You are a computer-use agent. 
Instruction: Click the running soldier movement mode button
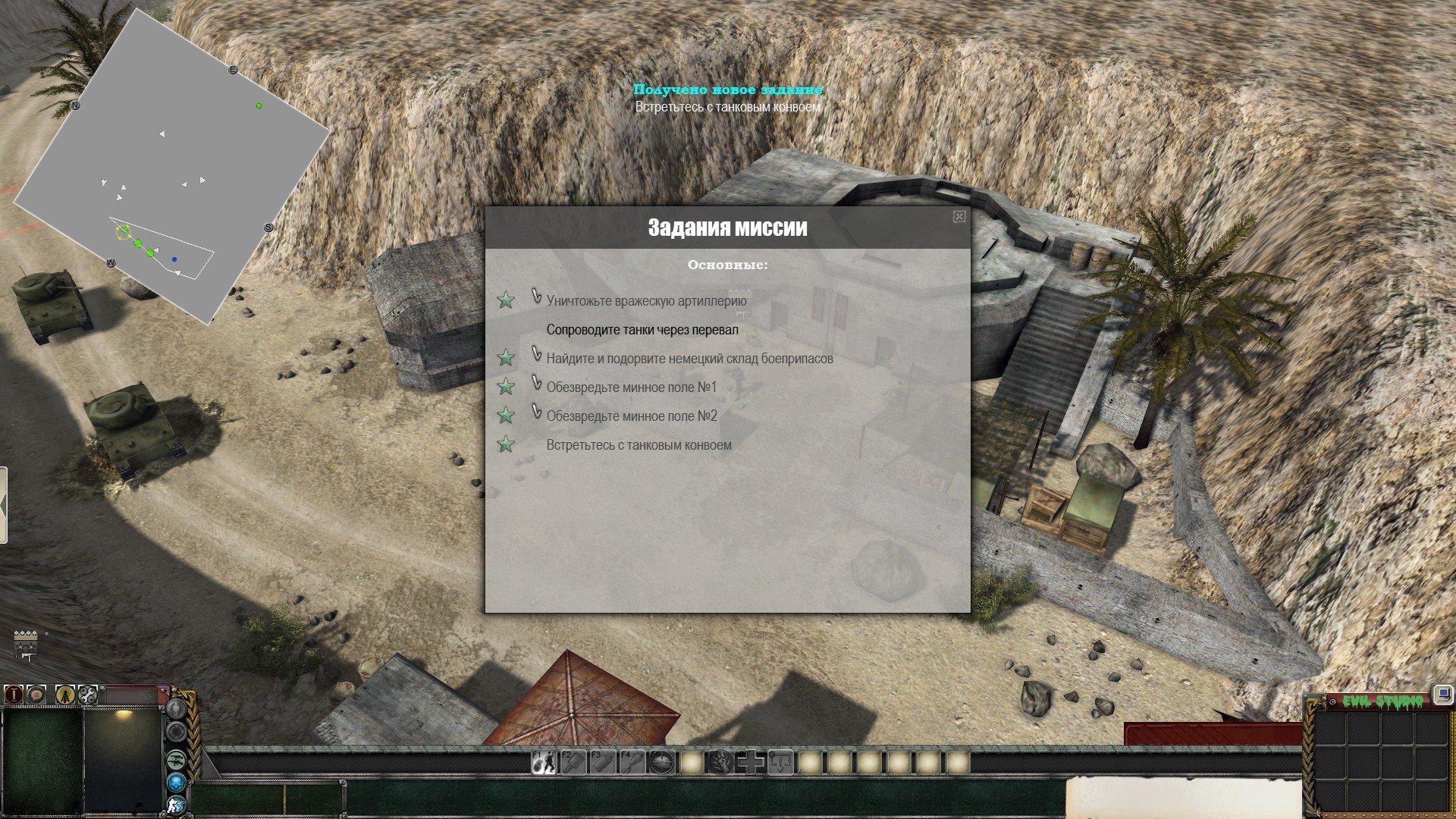(176, 805)
